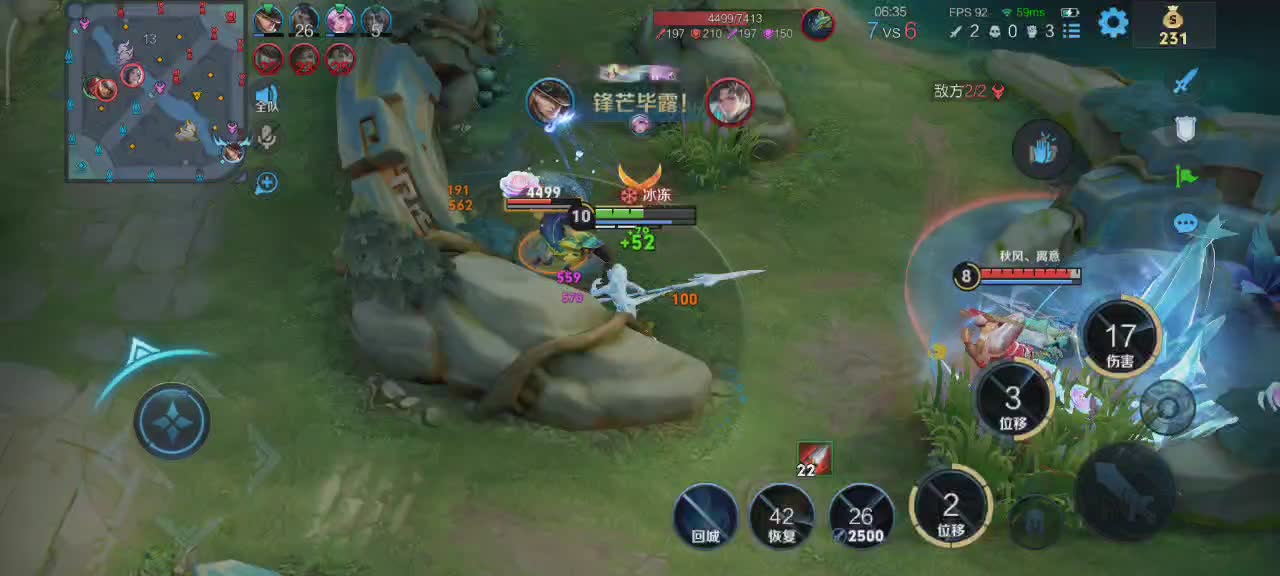The height and width of the screenshot is (576, 1280).
Task: Use the red active item with 22
Action: (815, 457)
